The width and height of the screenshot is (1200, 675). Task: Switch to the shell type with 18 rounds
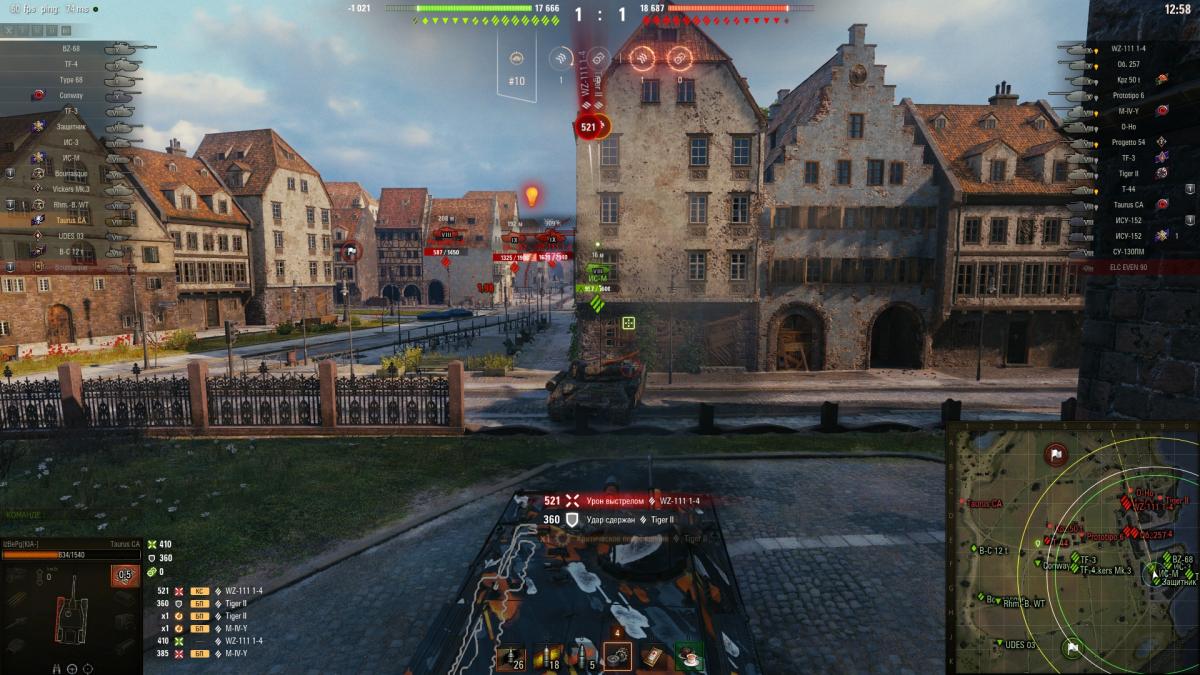(548, 657)
